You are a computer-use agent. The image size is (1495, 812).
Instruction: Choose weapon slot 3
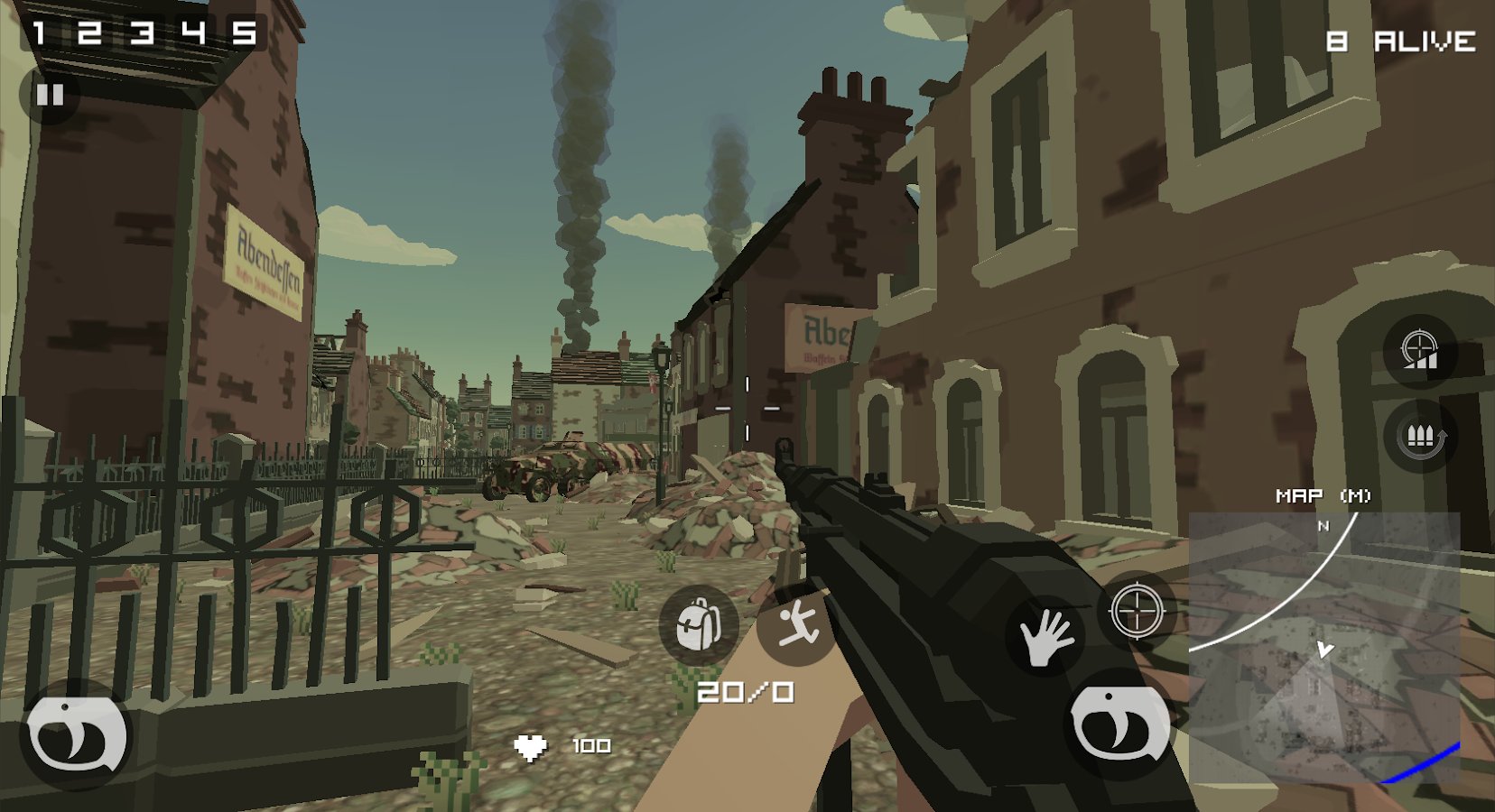click(x=141, y=33)
